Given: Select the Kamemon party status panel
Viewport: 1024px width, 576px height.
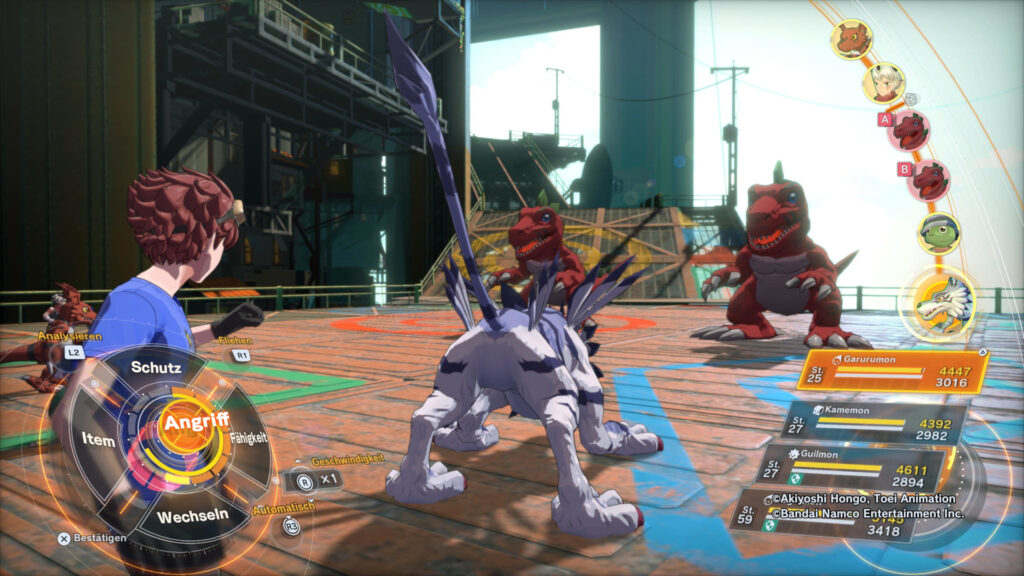Looking at the screenshot, I should pyautogui.click(x=874, y=421).
